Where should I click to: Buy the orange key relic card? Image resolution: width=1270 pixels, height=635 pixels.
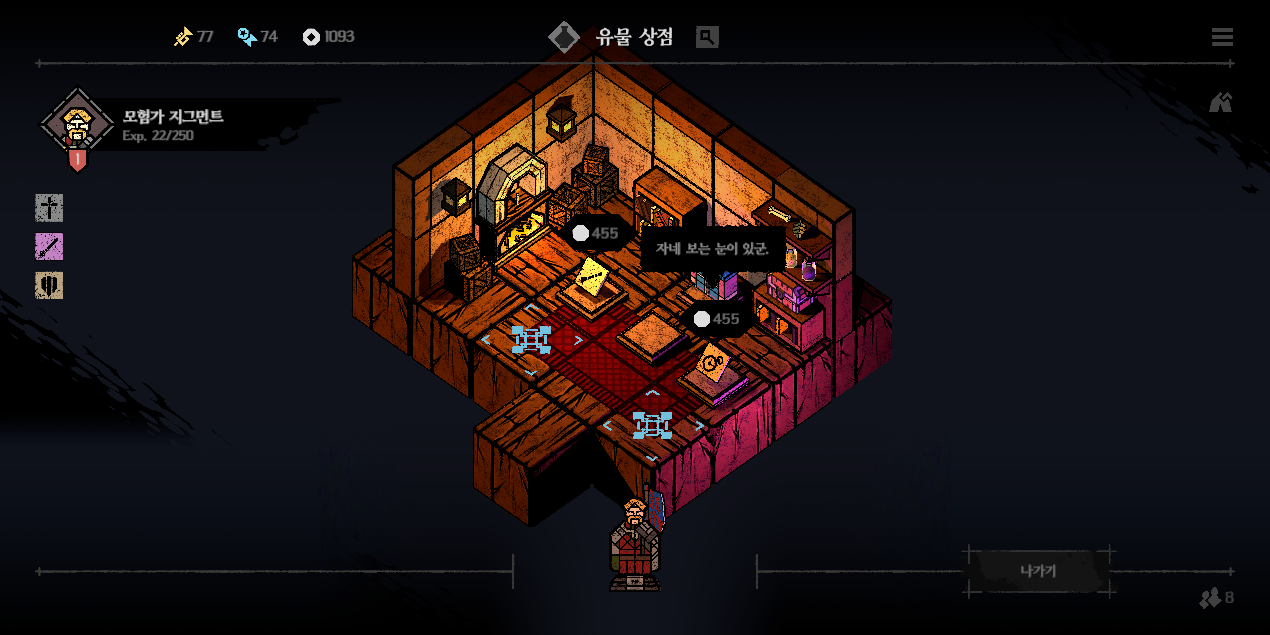click(x=712, y=363)
